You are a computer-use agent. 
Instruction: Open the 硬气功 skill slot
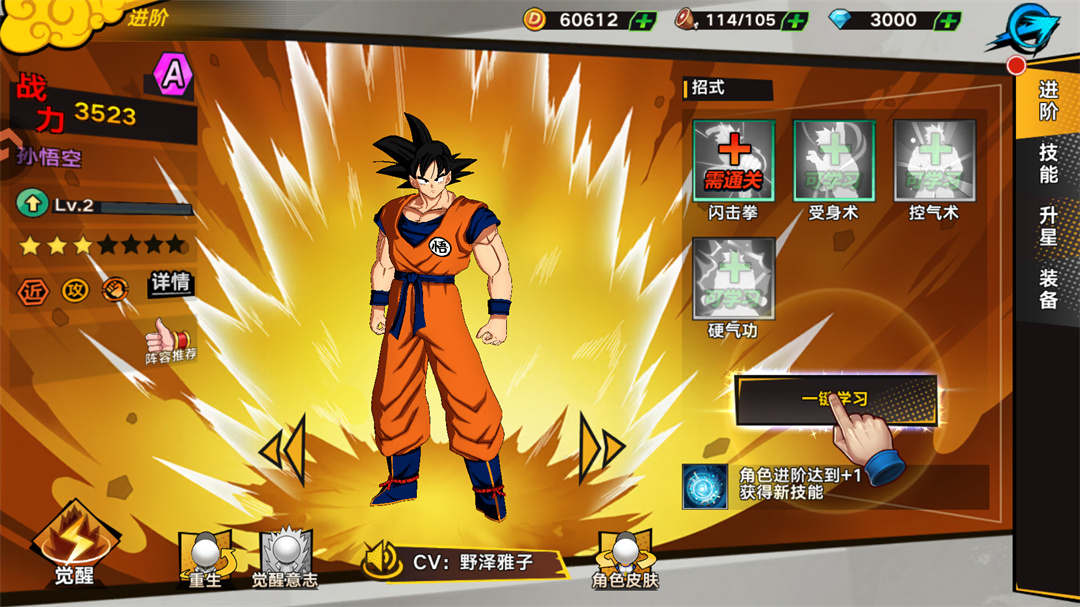pyautogui.click(x=734, y=278)
